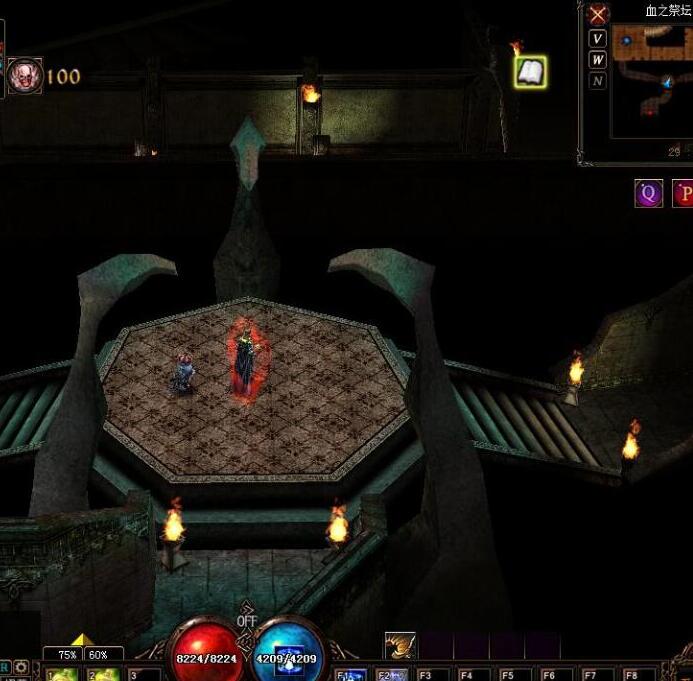Activate the F2 skill slot
This screenshot has height=681, width=693.
coord(392,674)
